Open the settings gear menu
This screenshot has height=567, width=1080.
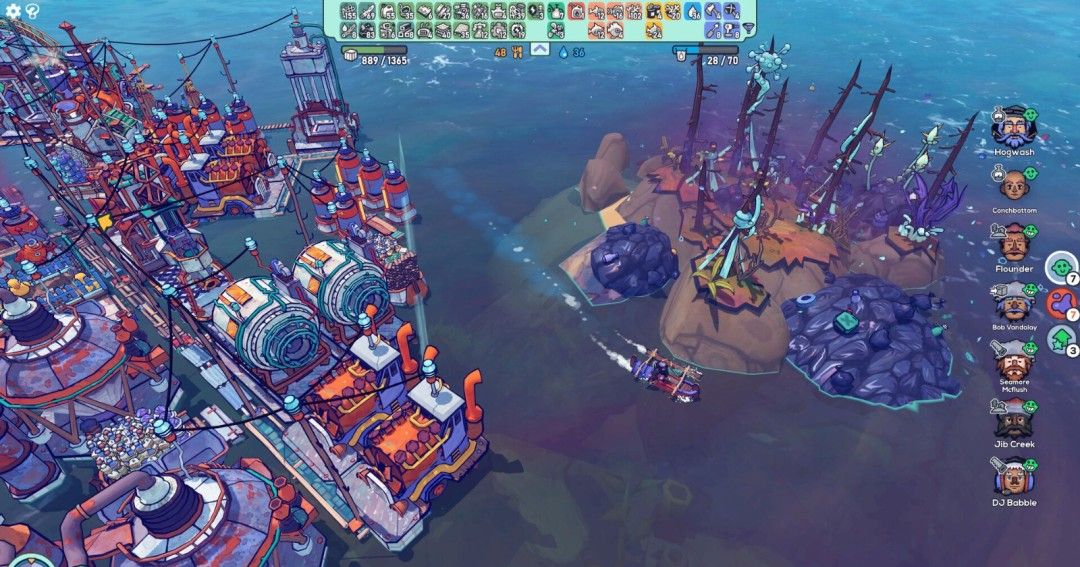pos(13,11)
